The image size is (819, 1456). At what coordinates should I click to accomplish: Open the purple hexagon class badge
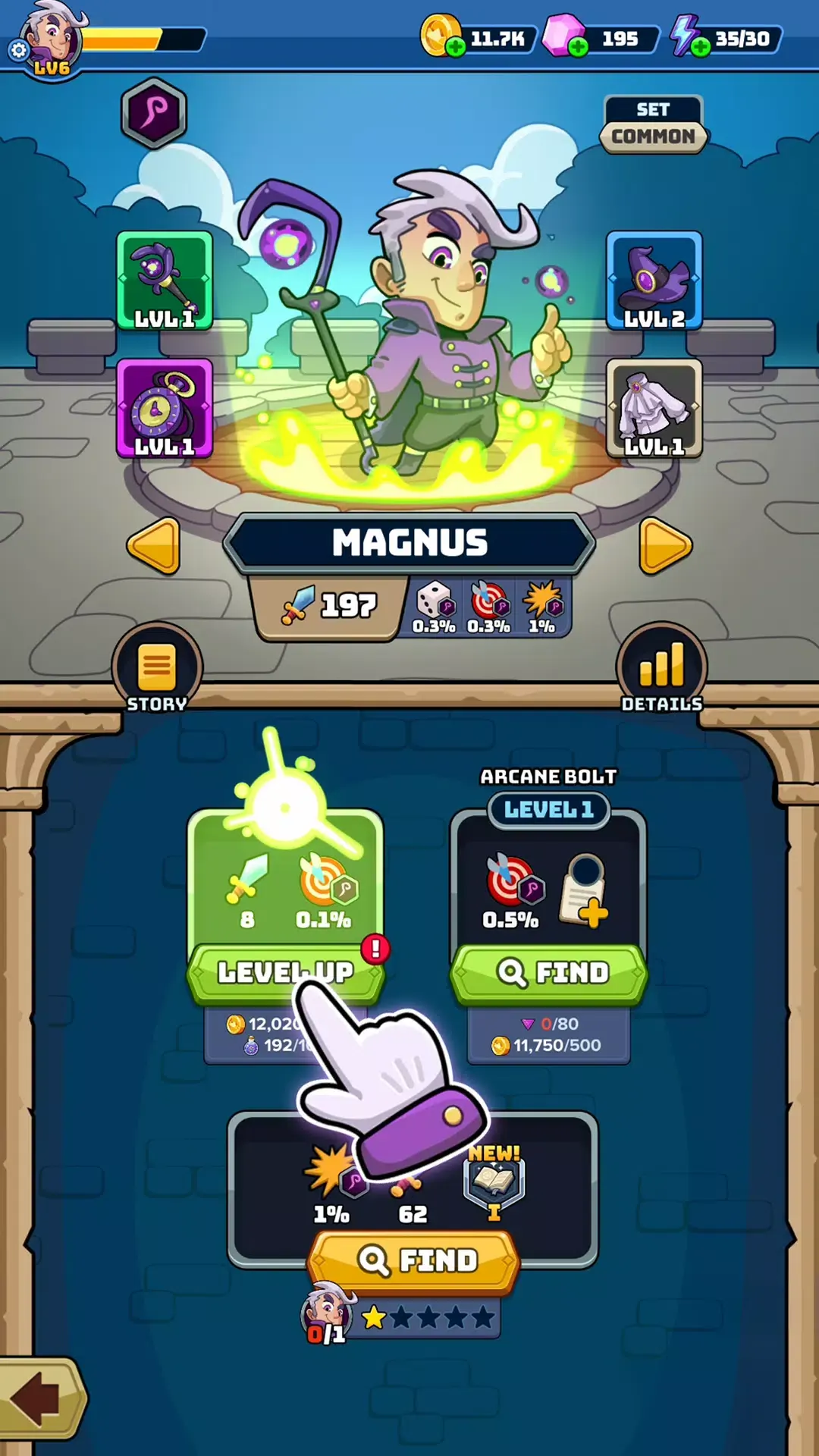click(154, 113)
